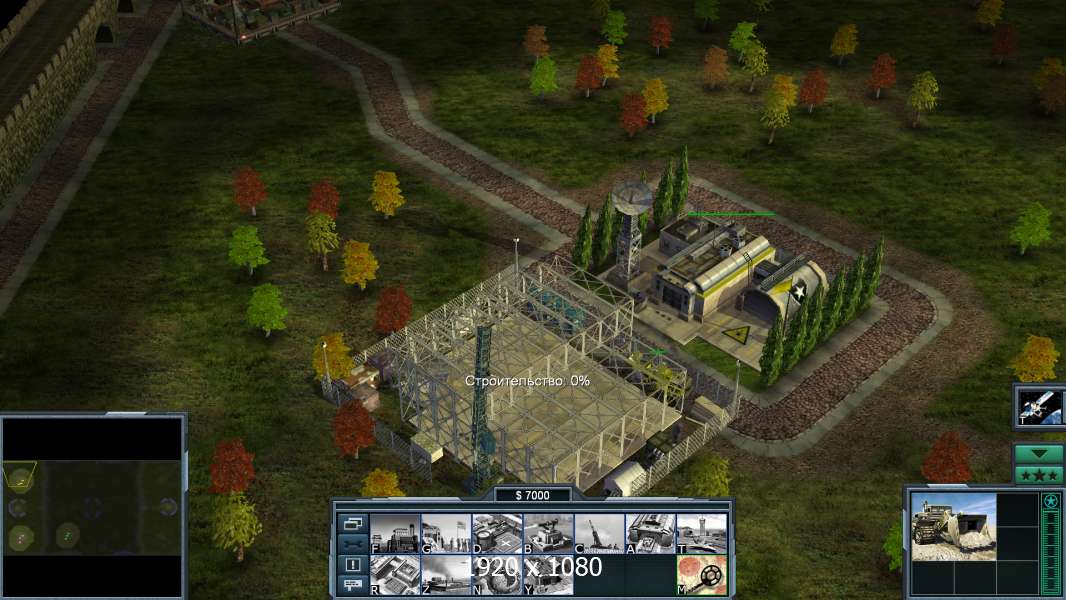Choose the build icon marked Y
Viewport: 1066px width, 600px height.
coord(548,575)
